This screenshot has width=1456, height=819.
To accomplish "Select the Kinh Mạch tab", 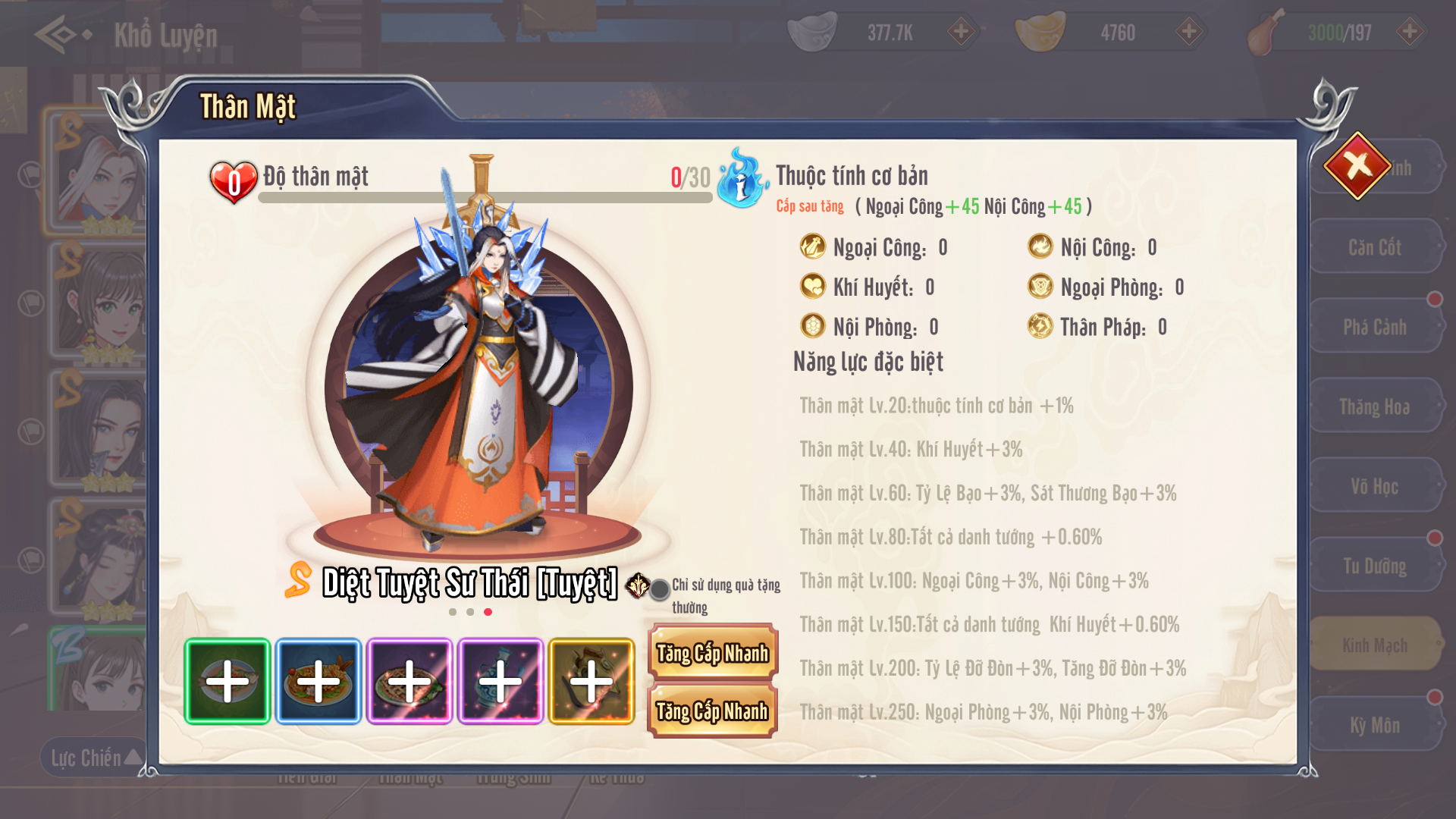I will click(x=1374, y=645).
